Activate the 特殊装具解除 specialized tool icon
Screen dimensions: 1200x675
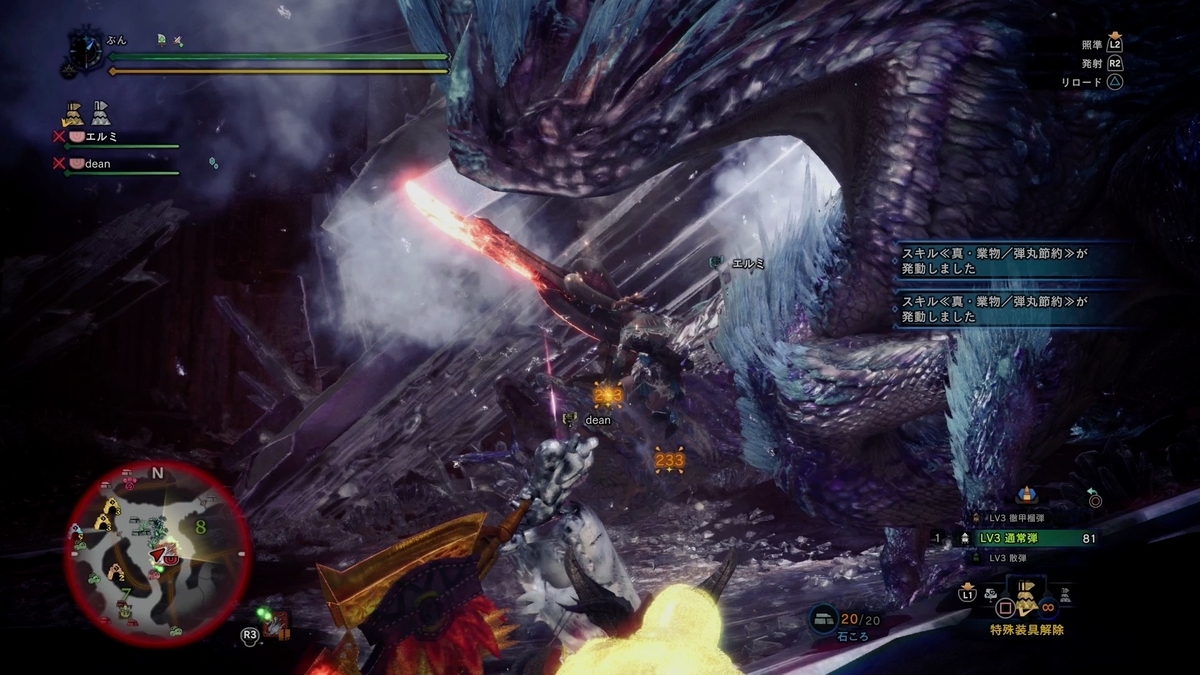click(x=1025, y=602)
